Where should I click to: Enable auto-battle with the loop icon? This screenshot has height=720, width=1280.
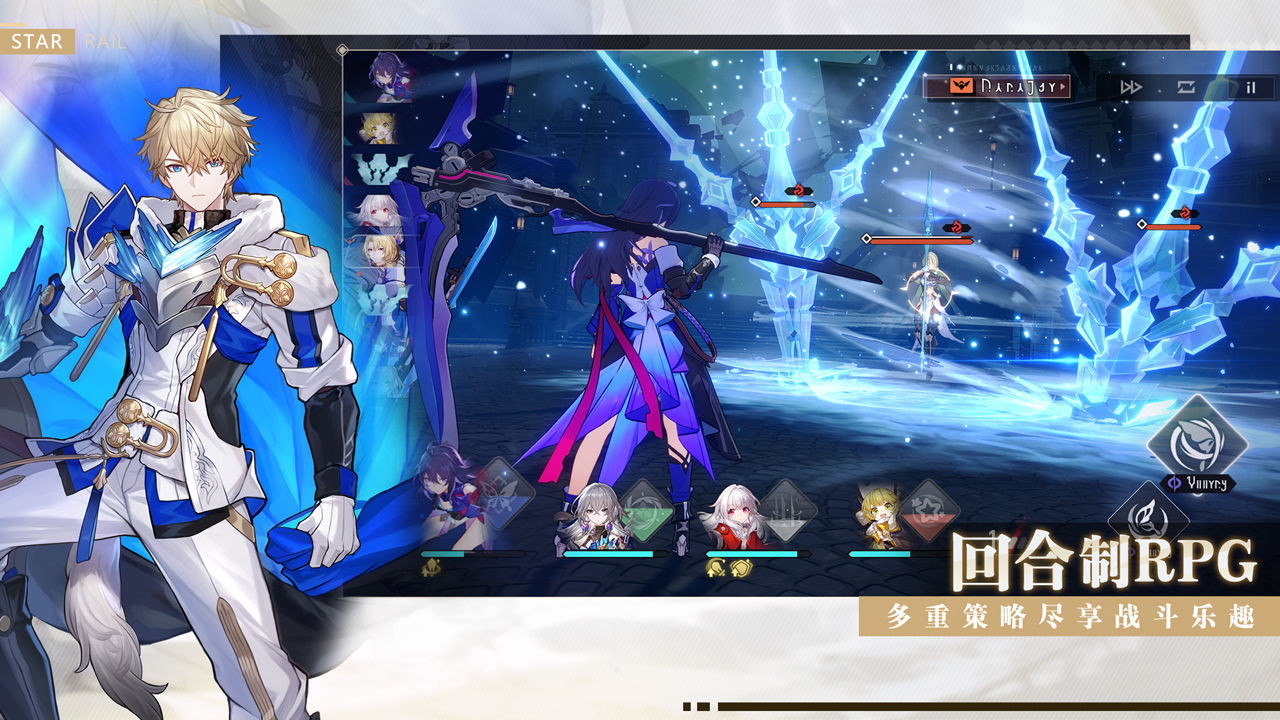pyautogui.click(x=1186, y=86)
